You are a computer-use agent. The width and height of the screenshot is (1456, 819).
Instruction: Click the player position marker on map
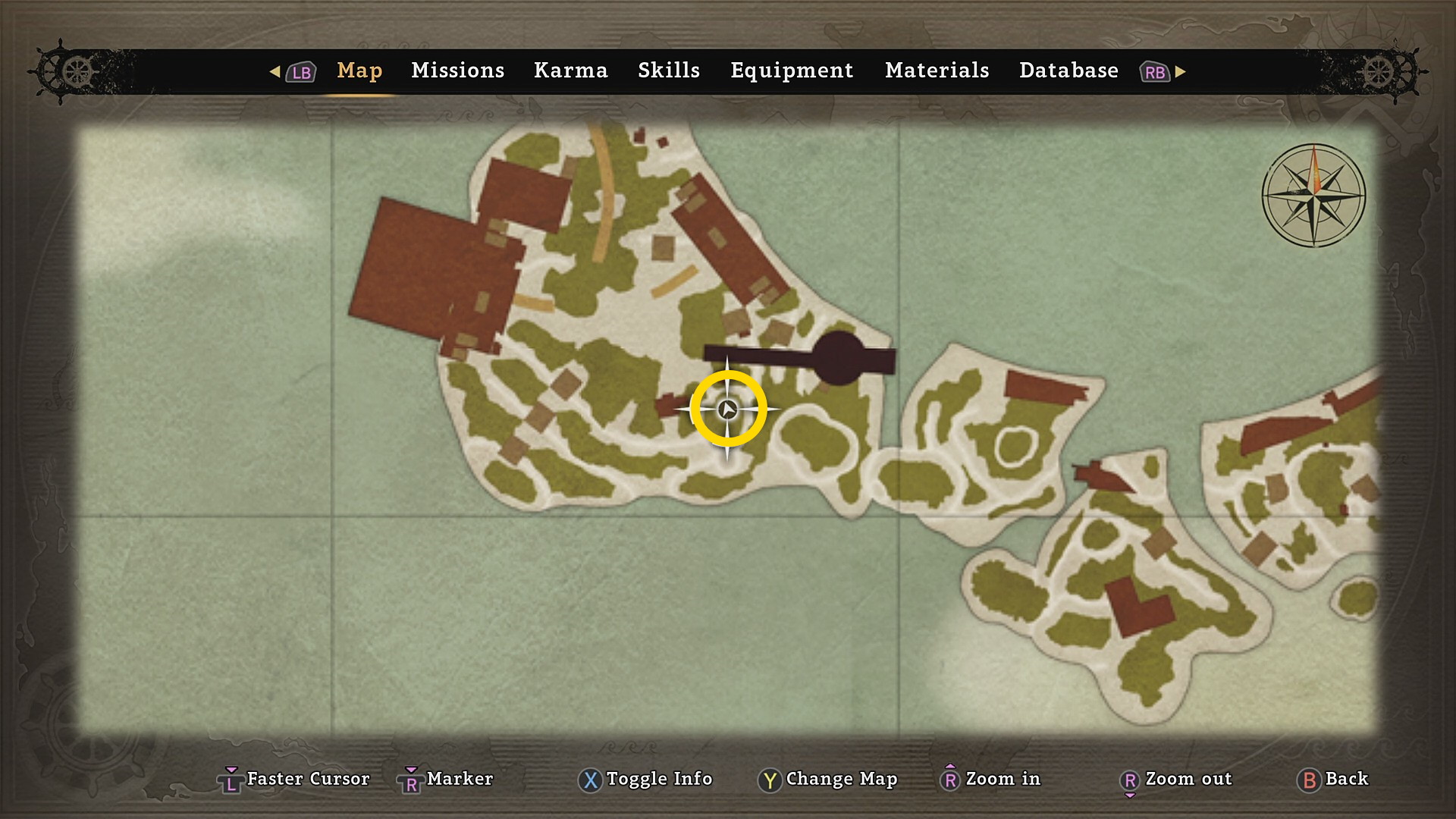(x=727, y=409)
